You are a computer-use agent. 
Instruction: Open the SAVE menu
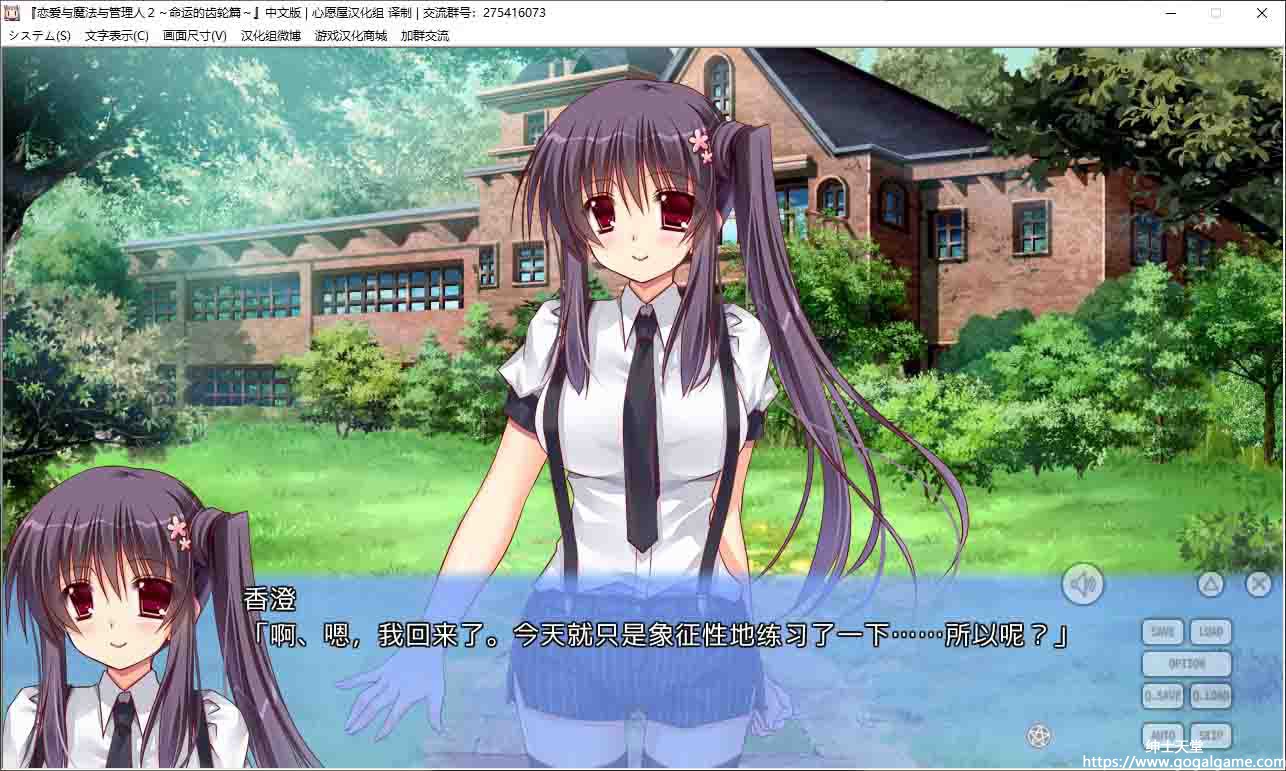[1163, 632]
